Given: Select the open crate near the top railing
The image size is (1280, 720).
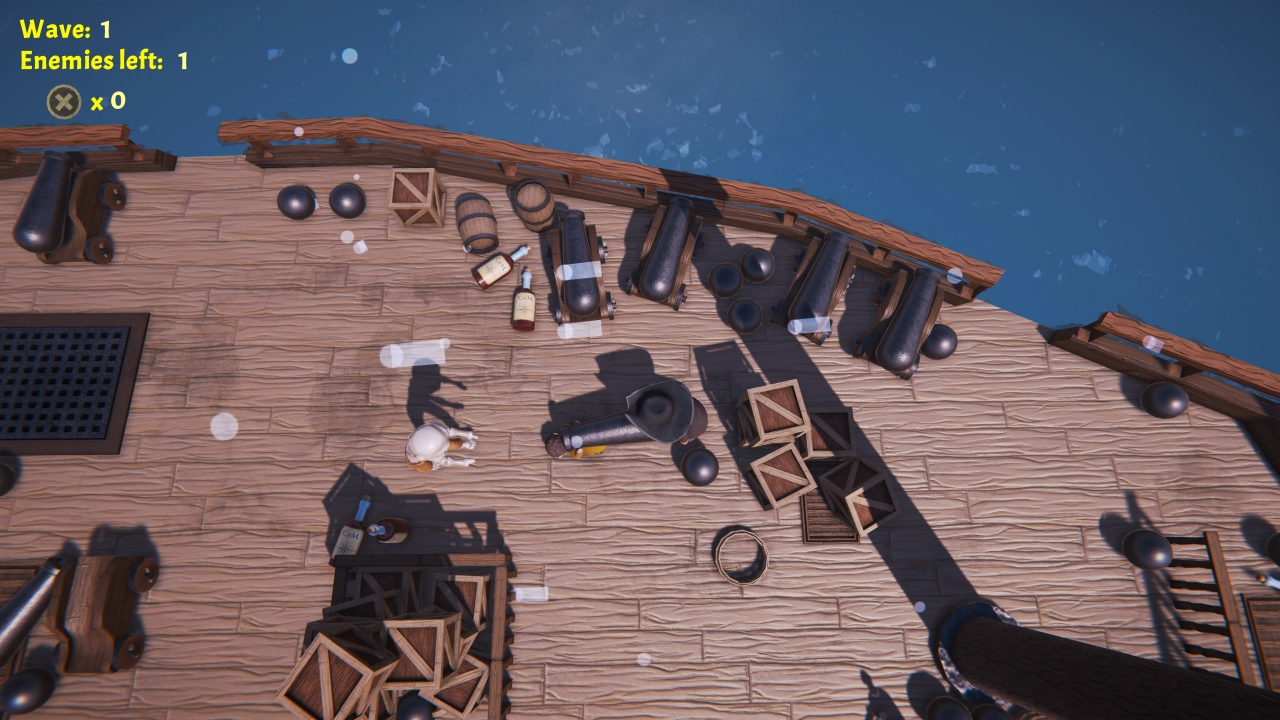Looking at the screenshot, I should point(416,196).
